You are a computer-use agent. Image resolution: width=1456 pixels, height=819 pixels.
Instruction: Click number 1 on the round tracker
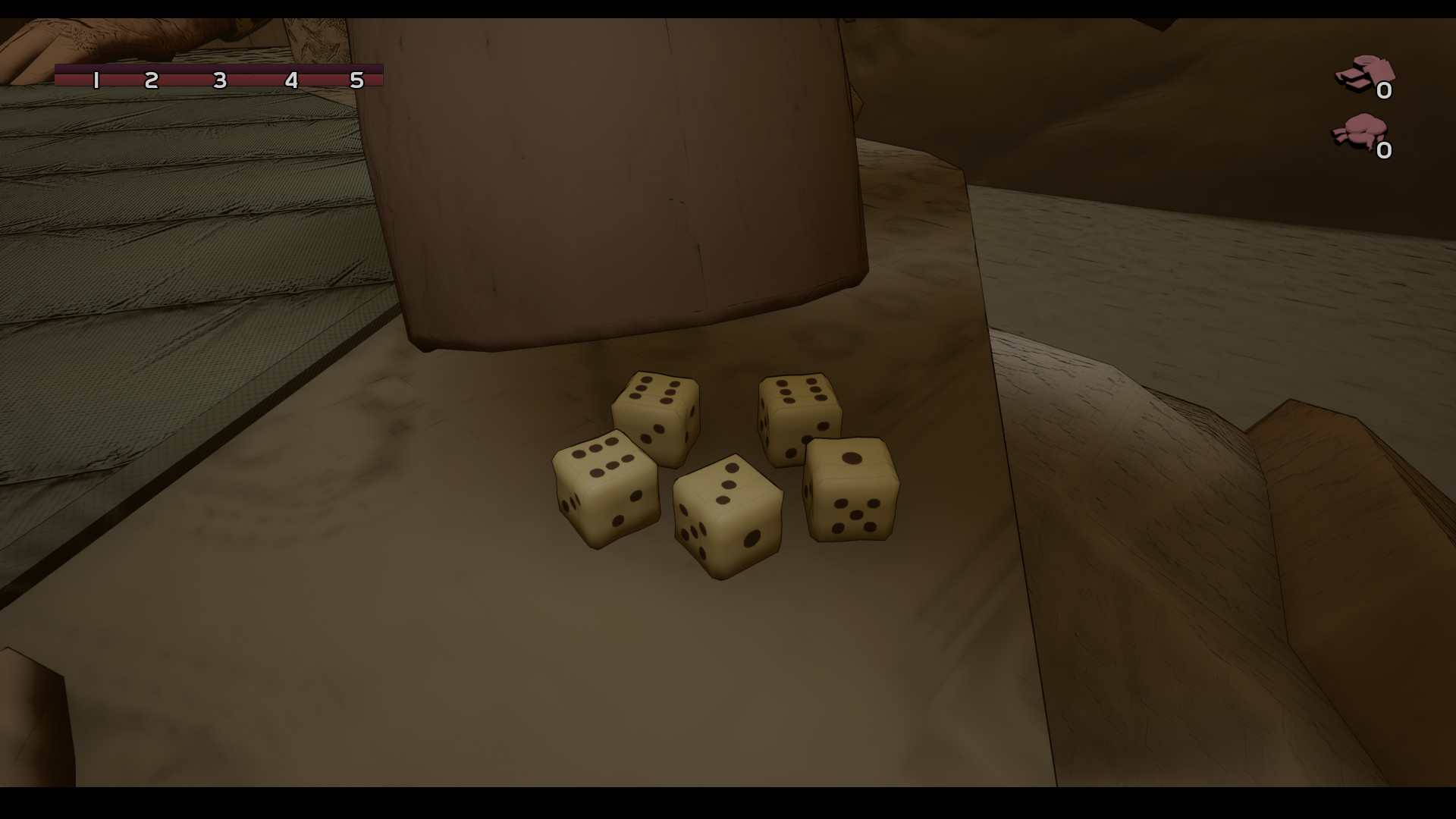[x=97, y=78]
